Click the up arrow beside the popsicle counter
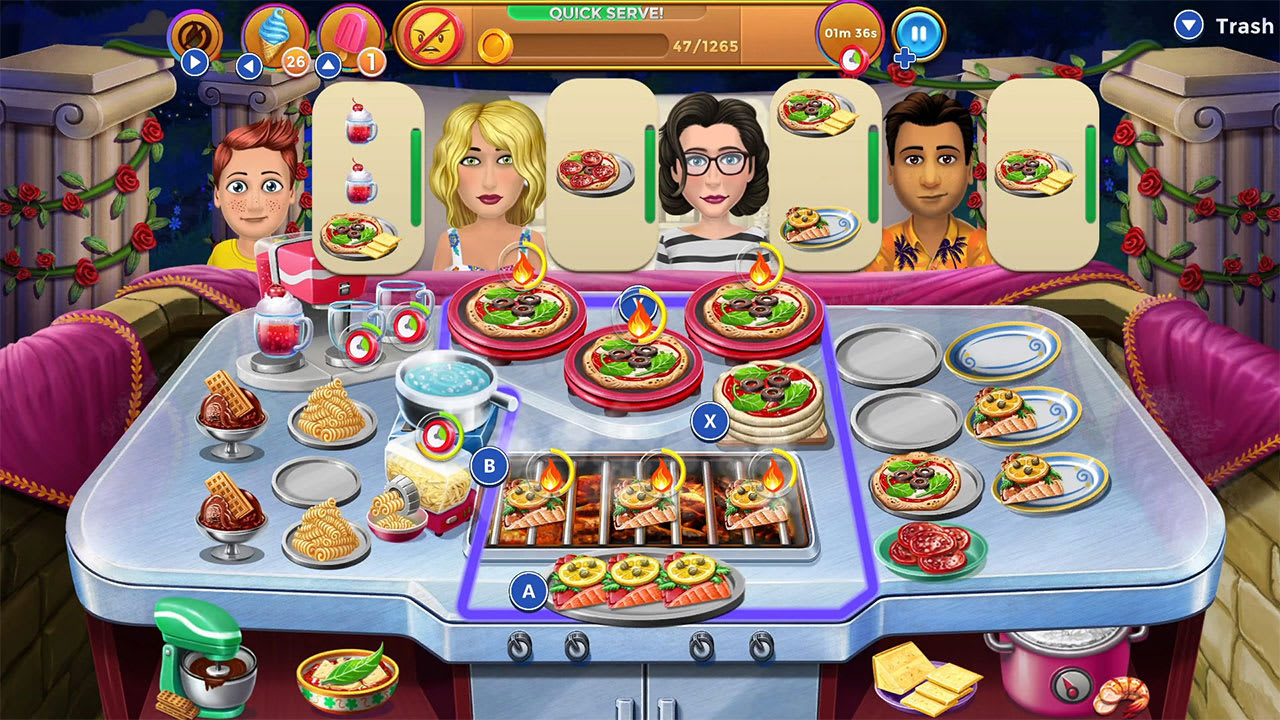The height and width of the screenshot is (720, 1280). point(330,63)
